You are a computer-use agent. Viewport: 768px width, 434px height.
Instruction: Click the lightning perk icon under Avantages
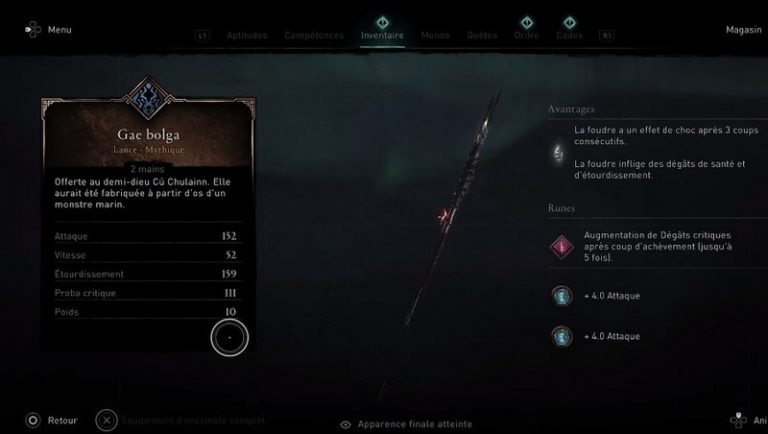(x=560, y=151)
